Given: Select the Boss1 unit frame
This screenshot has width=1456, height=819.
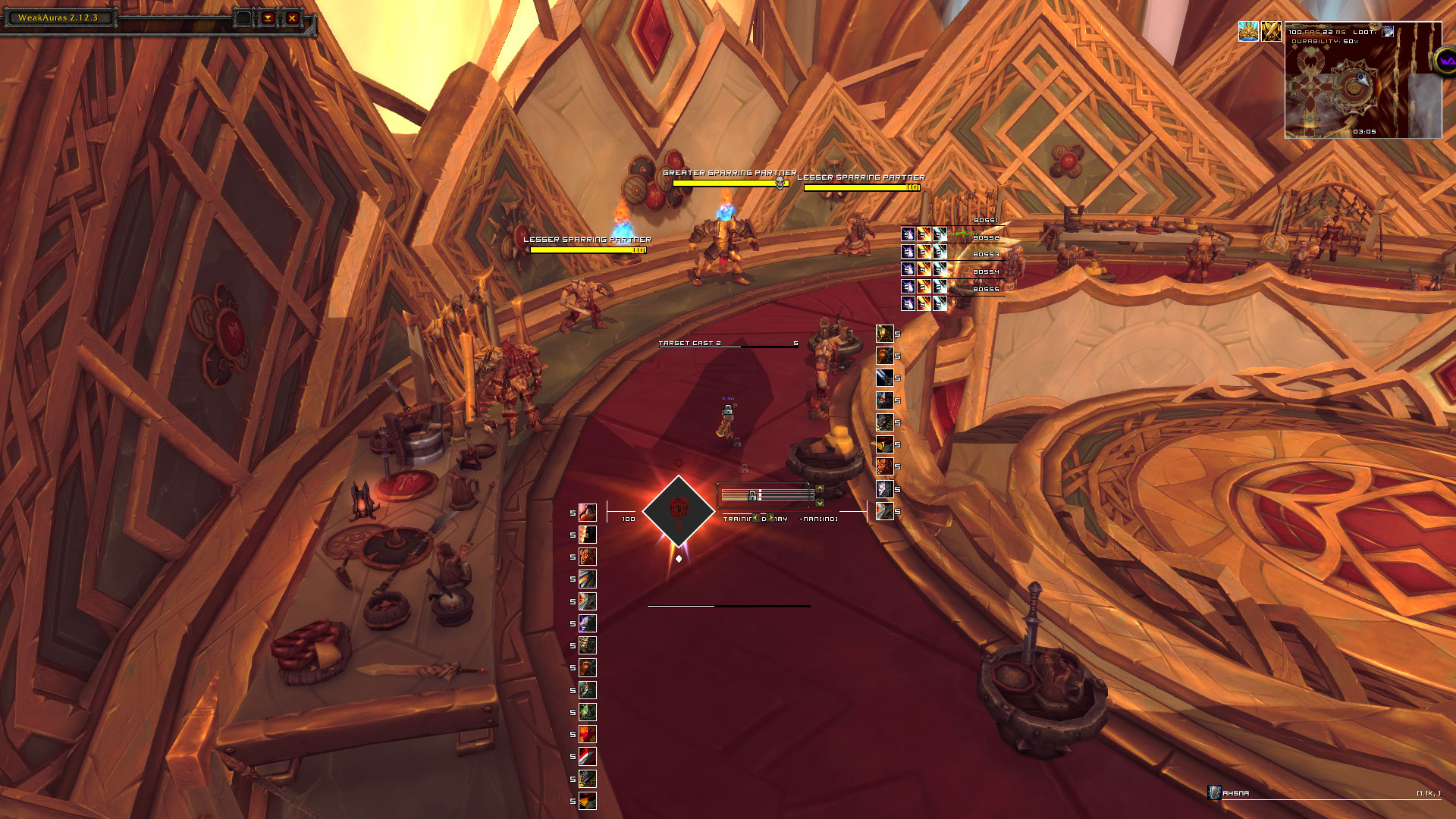Looking at the screenshot, I should (978, 221).
